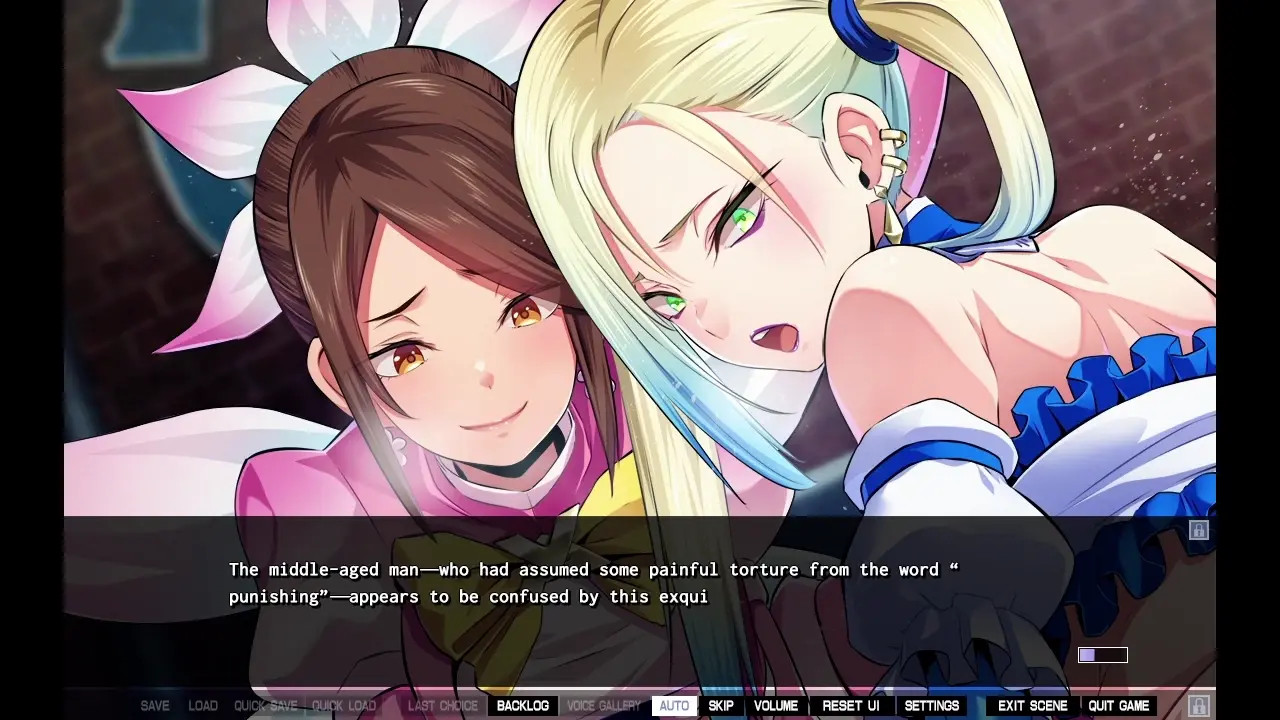Open the Volume controls
1280x720 pixels.
[x=776, y=706]
